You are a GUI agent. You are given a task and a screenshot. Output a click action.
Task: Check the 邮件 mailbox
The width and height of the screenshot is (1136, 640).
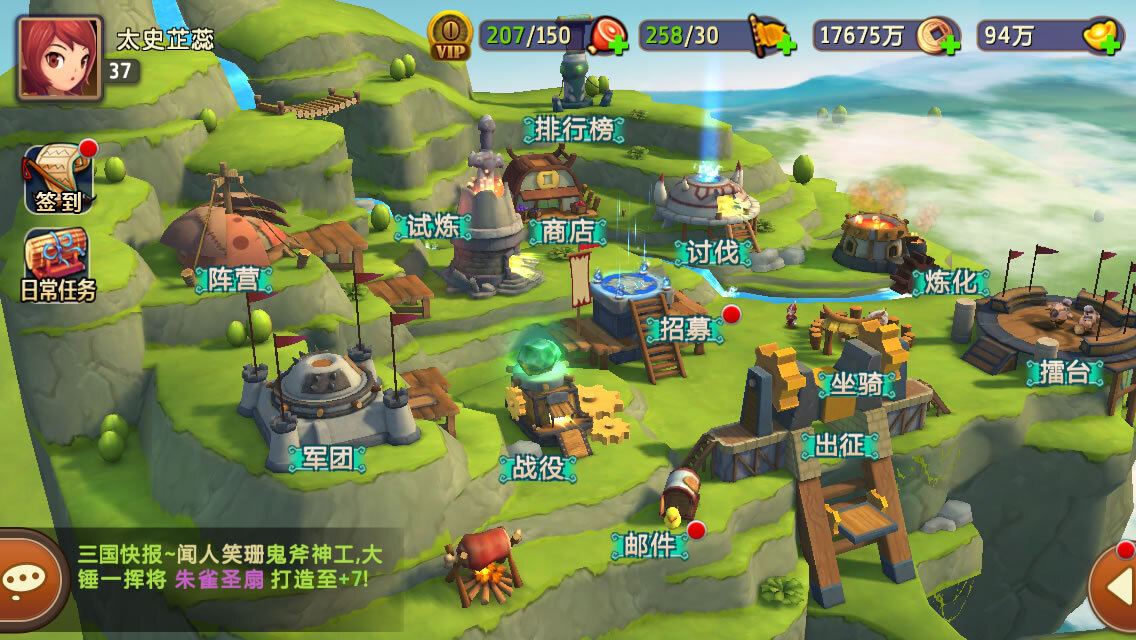(x=650, y=545)
